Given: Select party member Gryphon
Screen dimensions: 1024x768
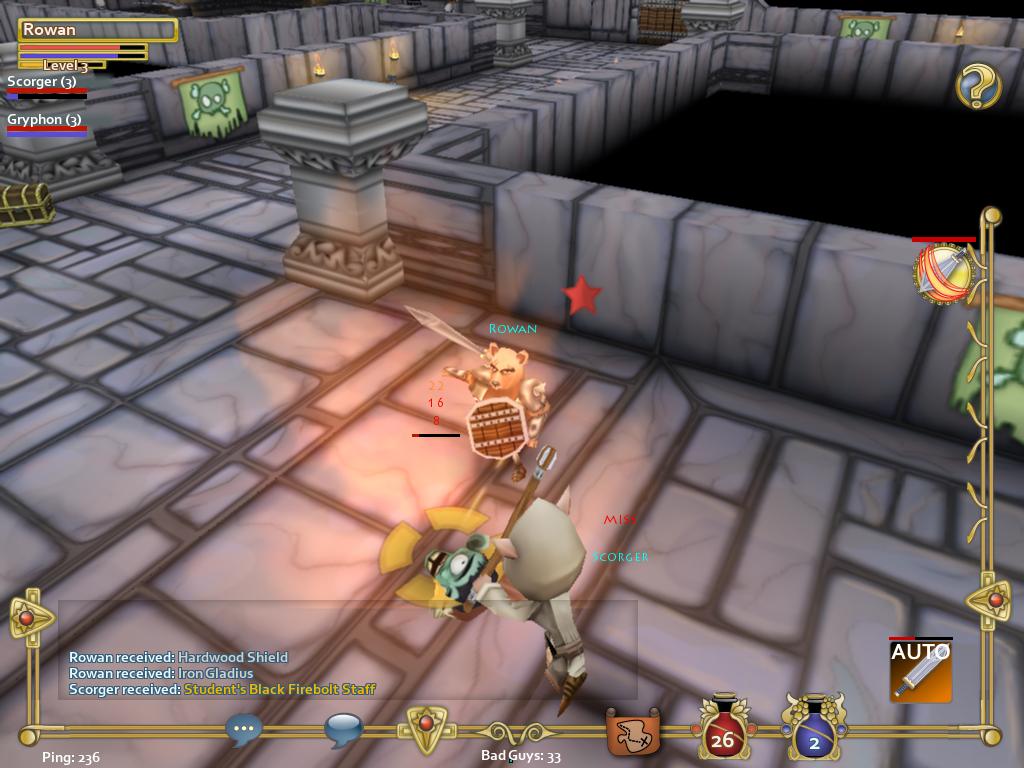Looking at the screenshot, I should pyautogui.click(x=44, y=120).
